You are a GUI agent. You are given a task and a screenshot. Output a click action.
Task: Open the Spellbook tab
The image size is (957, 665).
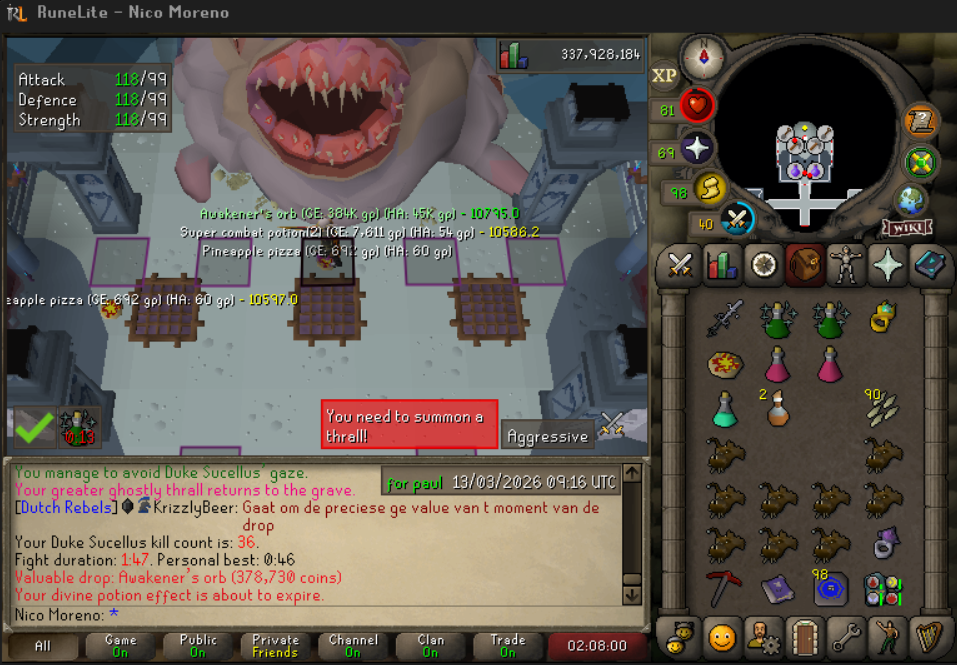[930, 265]
